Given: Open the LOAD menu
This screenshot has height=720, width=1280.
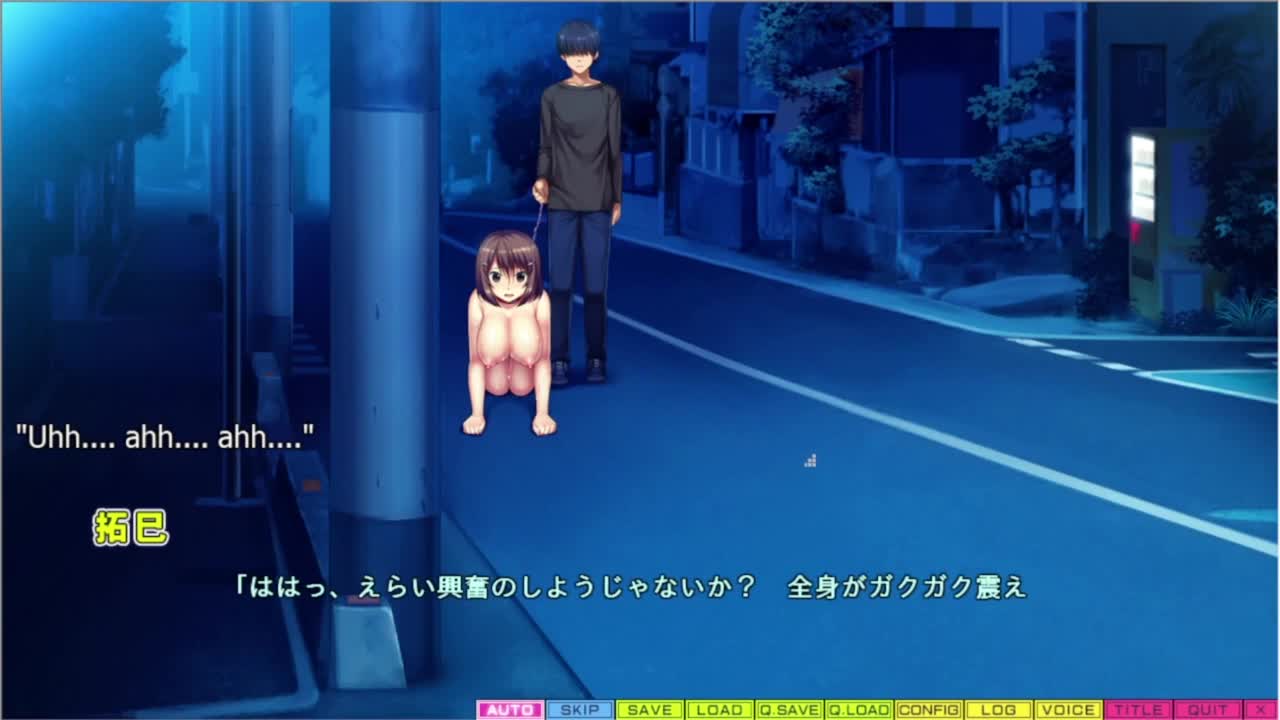Looking at the screenshot, I should (719, 710).
